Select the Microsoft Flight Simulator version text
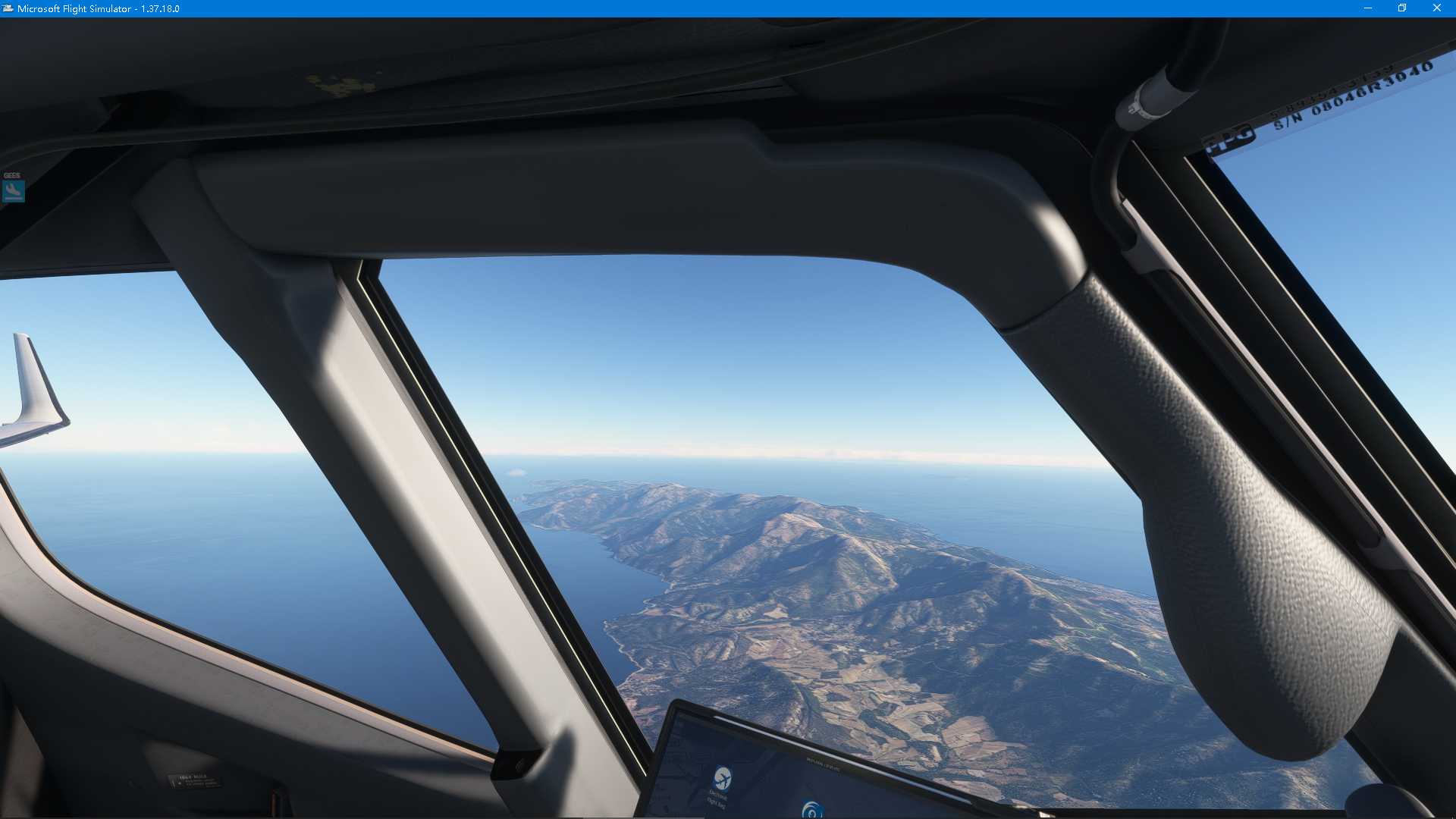Viewport: 1456px width, 819px height. point(159,8)
